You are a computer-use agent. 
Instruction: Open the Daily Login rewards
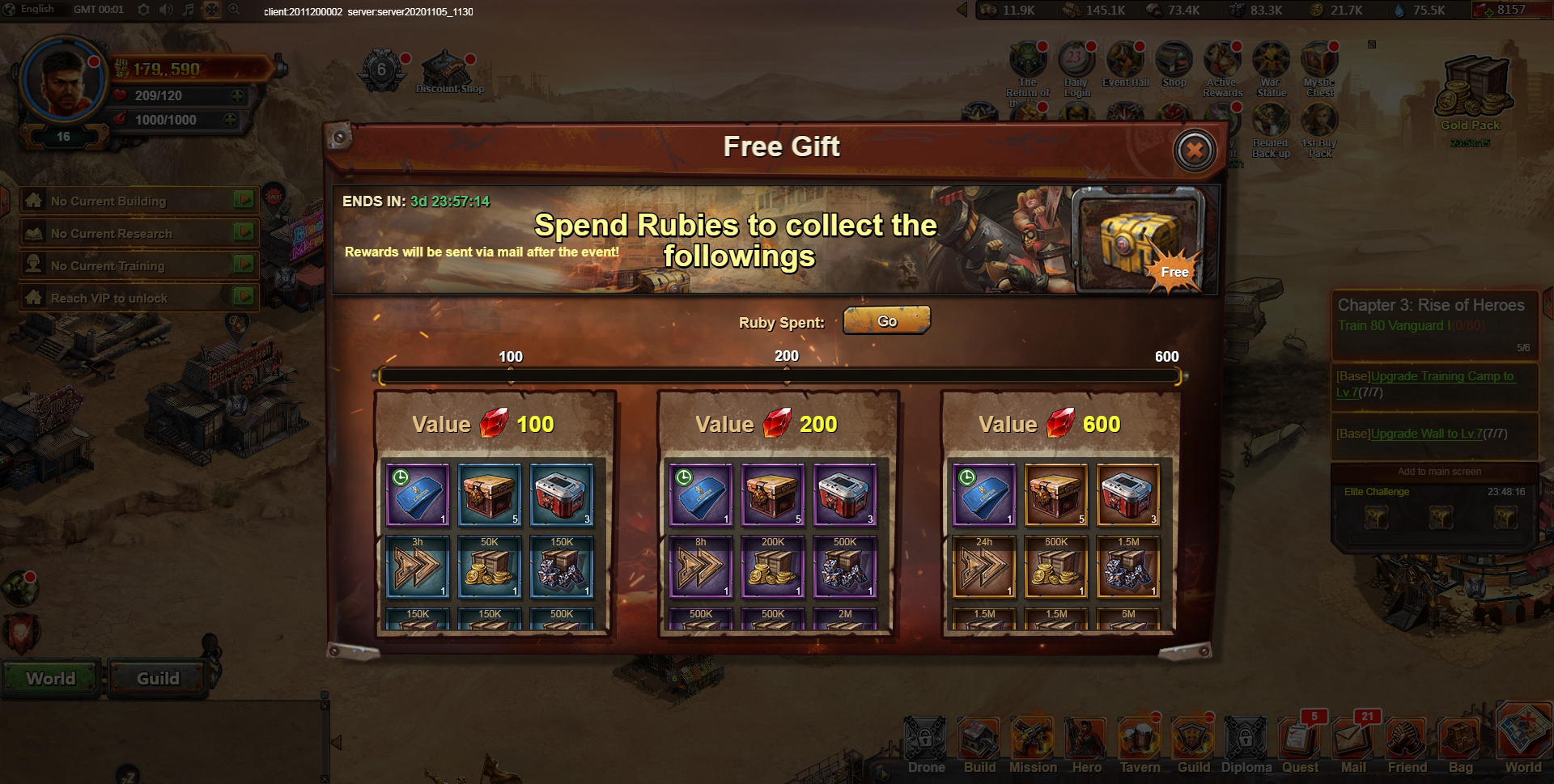pos(1076,65)
